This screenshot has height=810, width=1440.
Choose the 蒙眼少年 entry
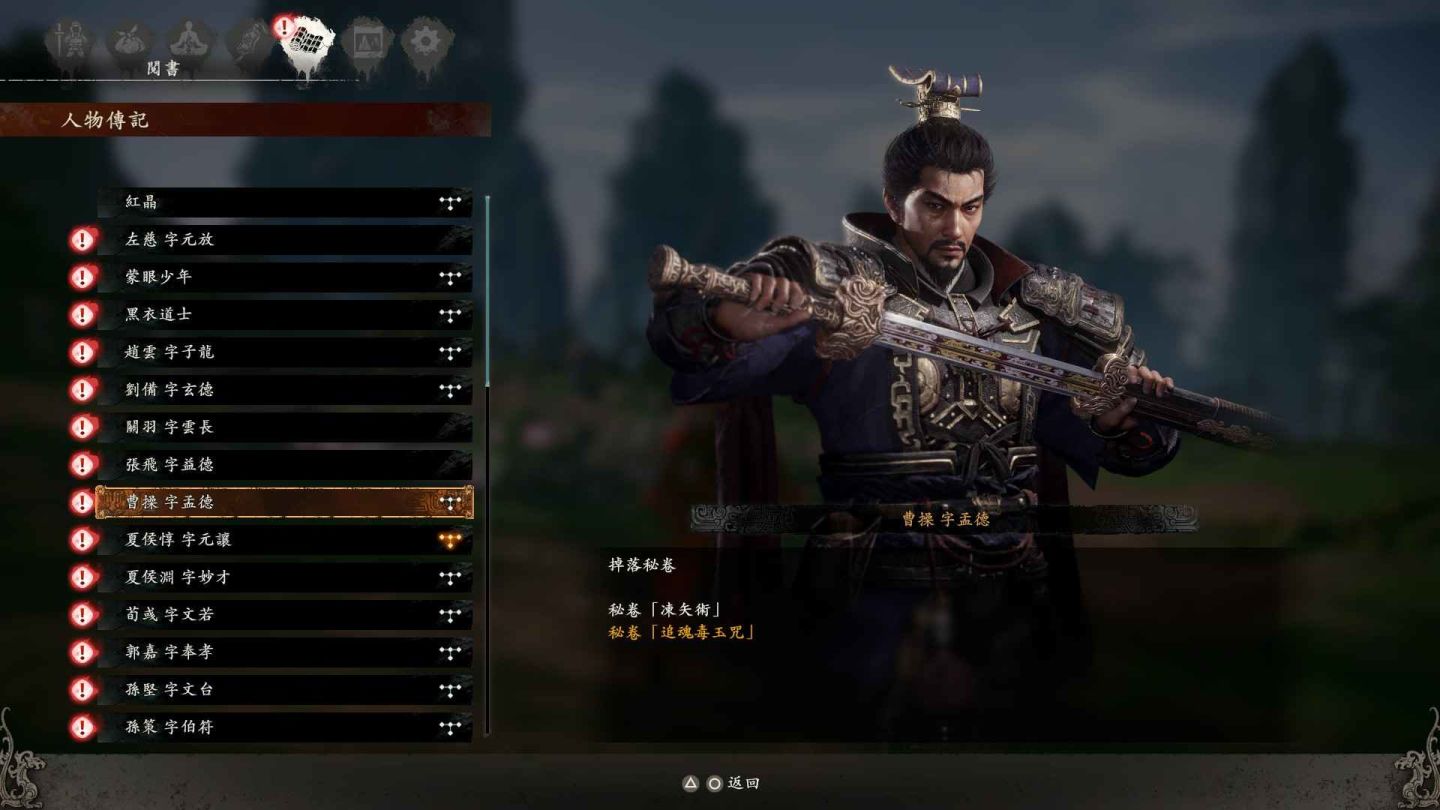point(284,277)
